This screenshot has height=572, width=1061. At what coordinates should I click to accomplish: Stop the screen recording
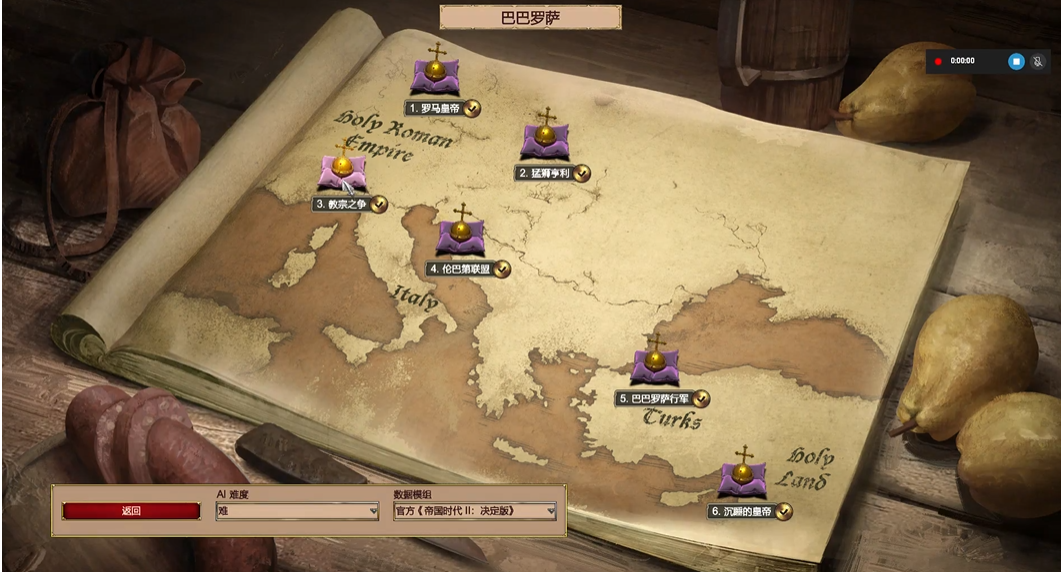pos(1016,61)
